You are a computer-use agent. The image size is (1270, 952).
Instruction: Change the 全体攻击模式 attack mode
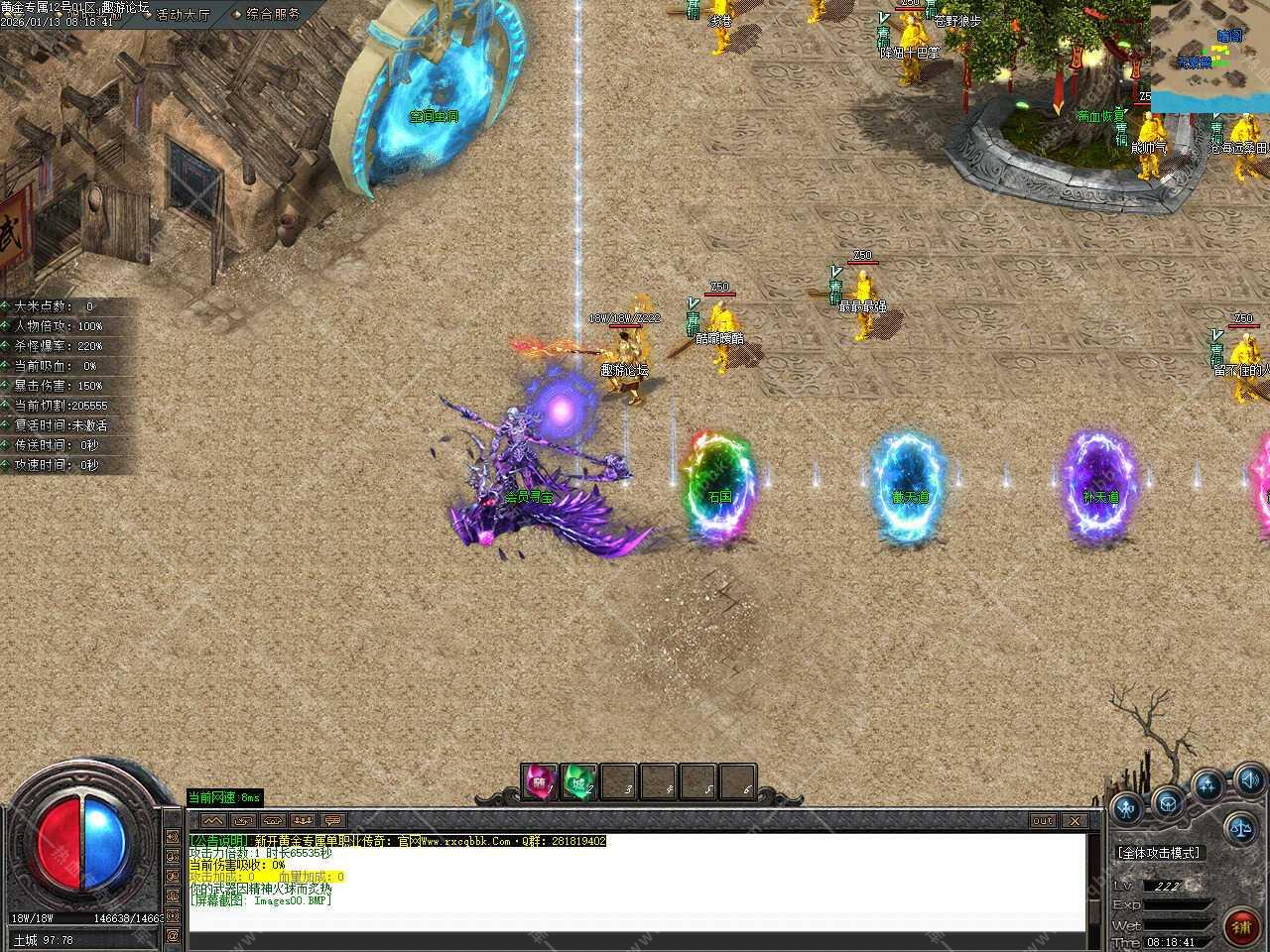point(1158,853)
